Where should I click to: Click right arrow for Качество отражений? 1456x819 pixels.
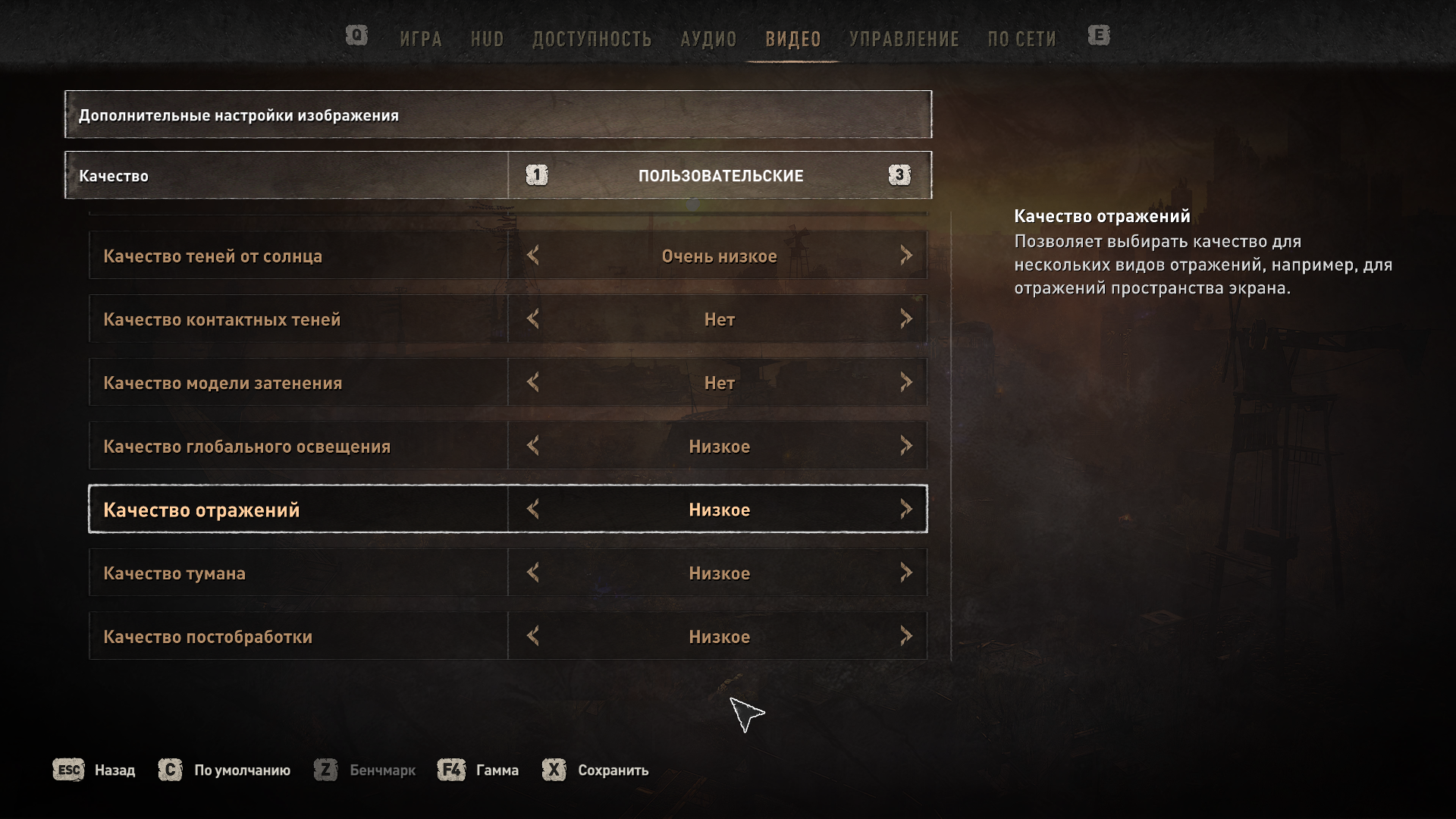coord(905,509)
